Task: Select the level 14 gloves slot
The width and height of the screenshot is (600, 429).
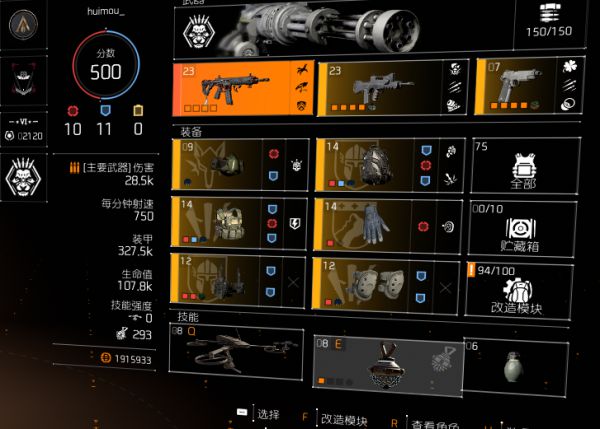Action: tap(385, 223)
